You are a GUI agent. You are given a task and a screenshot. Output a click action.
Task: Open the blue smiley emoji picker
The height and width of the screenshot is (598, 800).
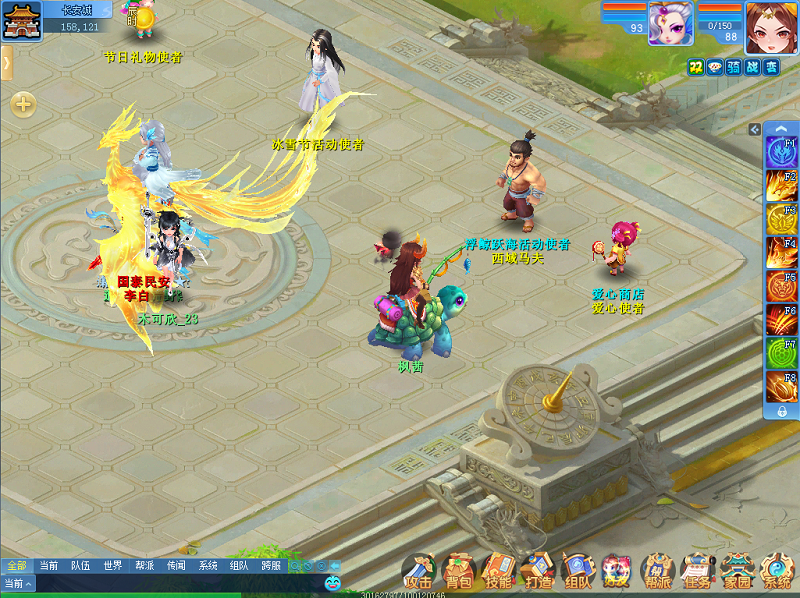coord(333,582)
